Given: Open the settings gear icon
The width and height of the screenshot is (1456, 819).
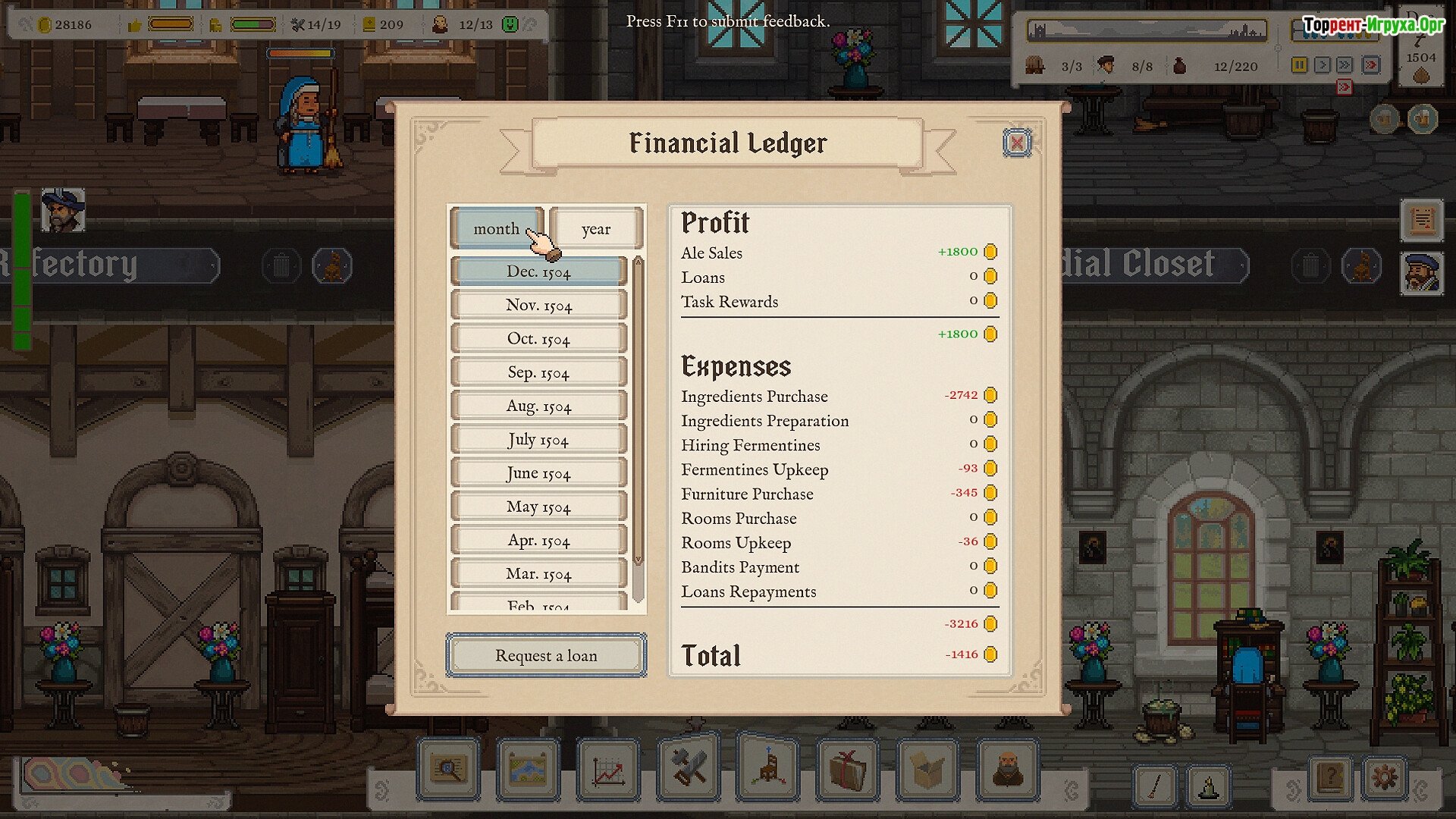Looking at the screenshot, I should tap(1385, 778).
